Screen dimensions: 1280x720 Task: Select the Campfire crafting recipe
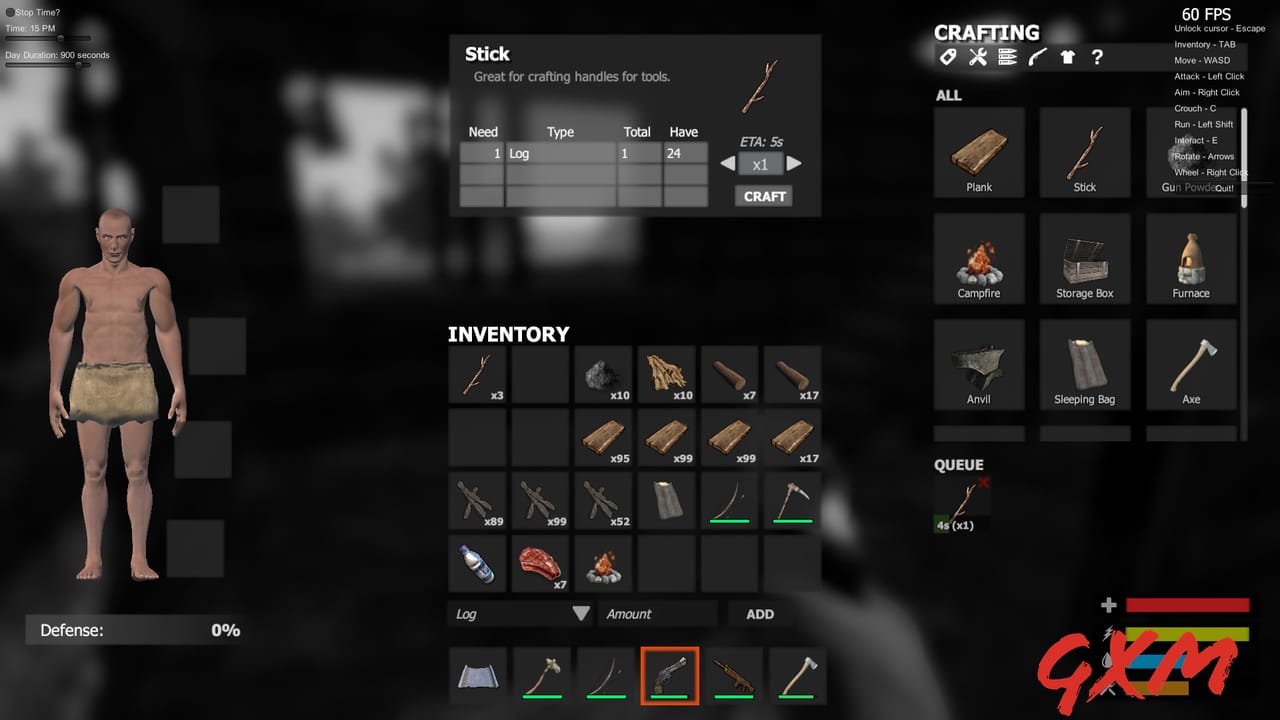tap(979, 258)
